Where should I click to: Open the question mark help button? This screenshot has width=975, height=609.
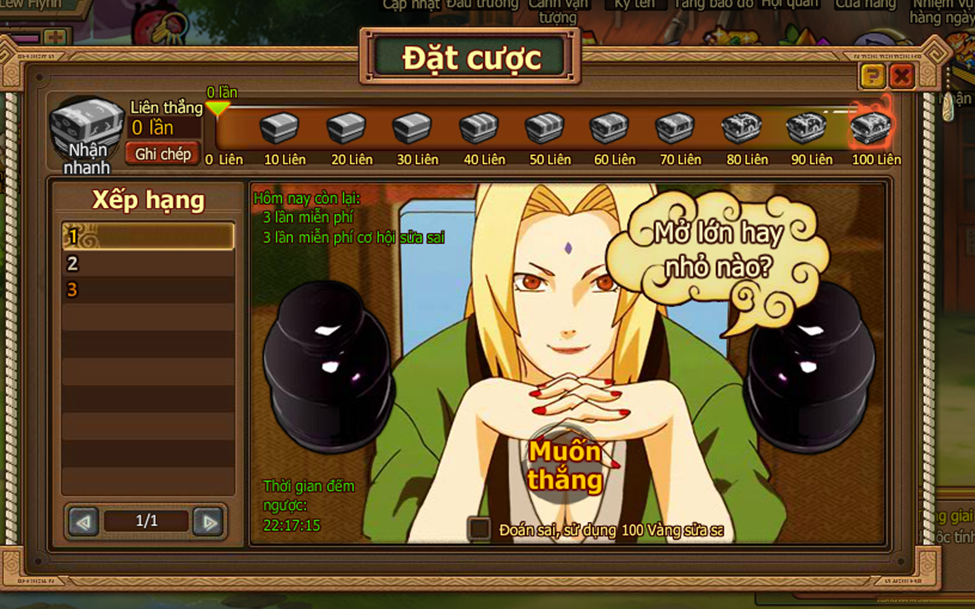coord(873,76)
